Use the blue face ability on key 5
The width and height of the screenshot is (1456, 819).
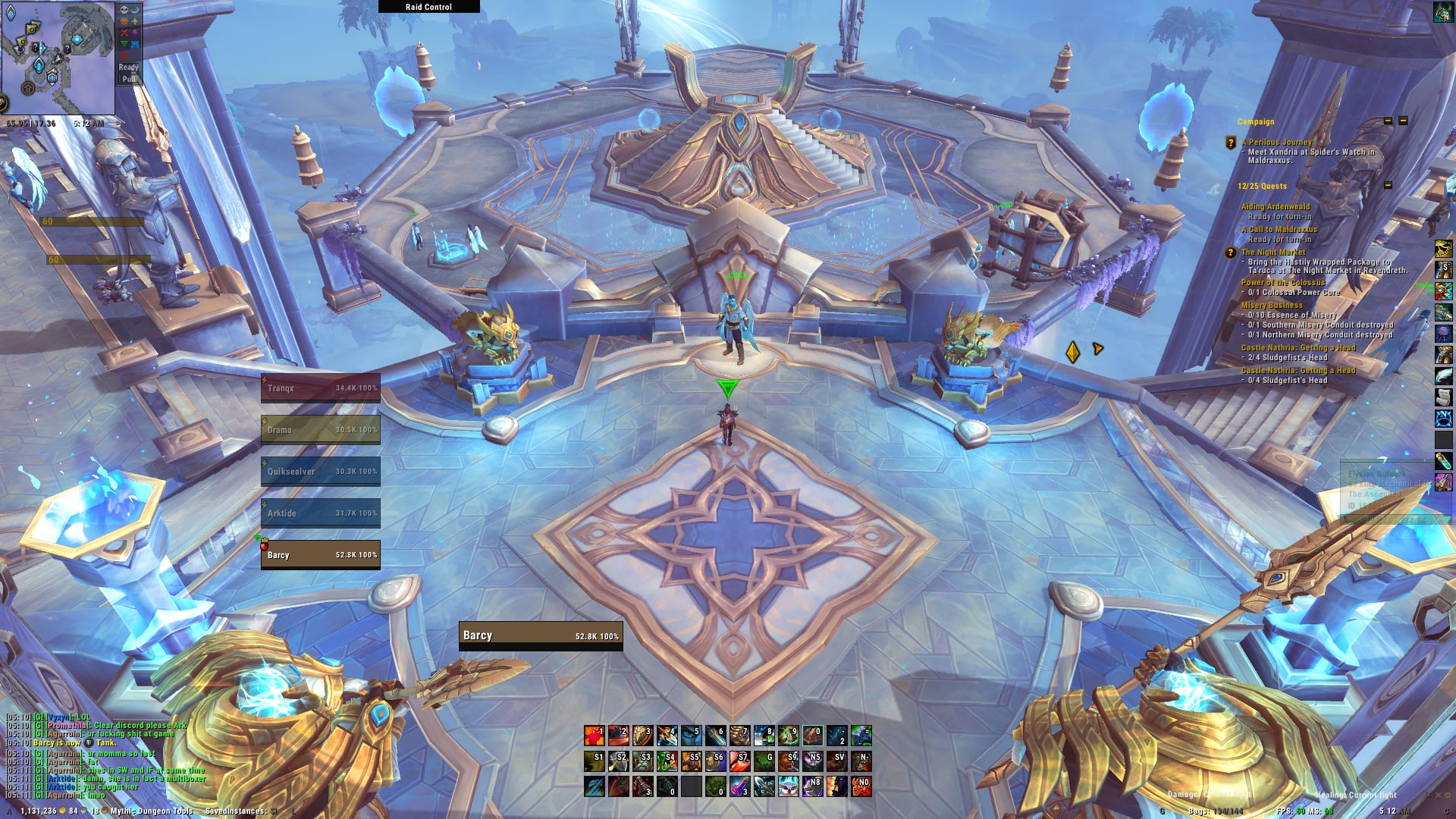pos(691,736)
